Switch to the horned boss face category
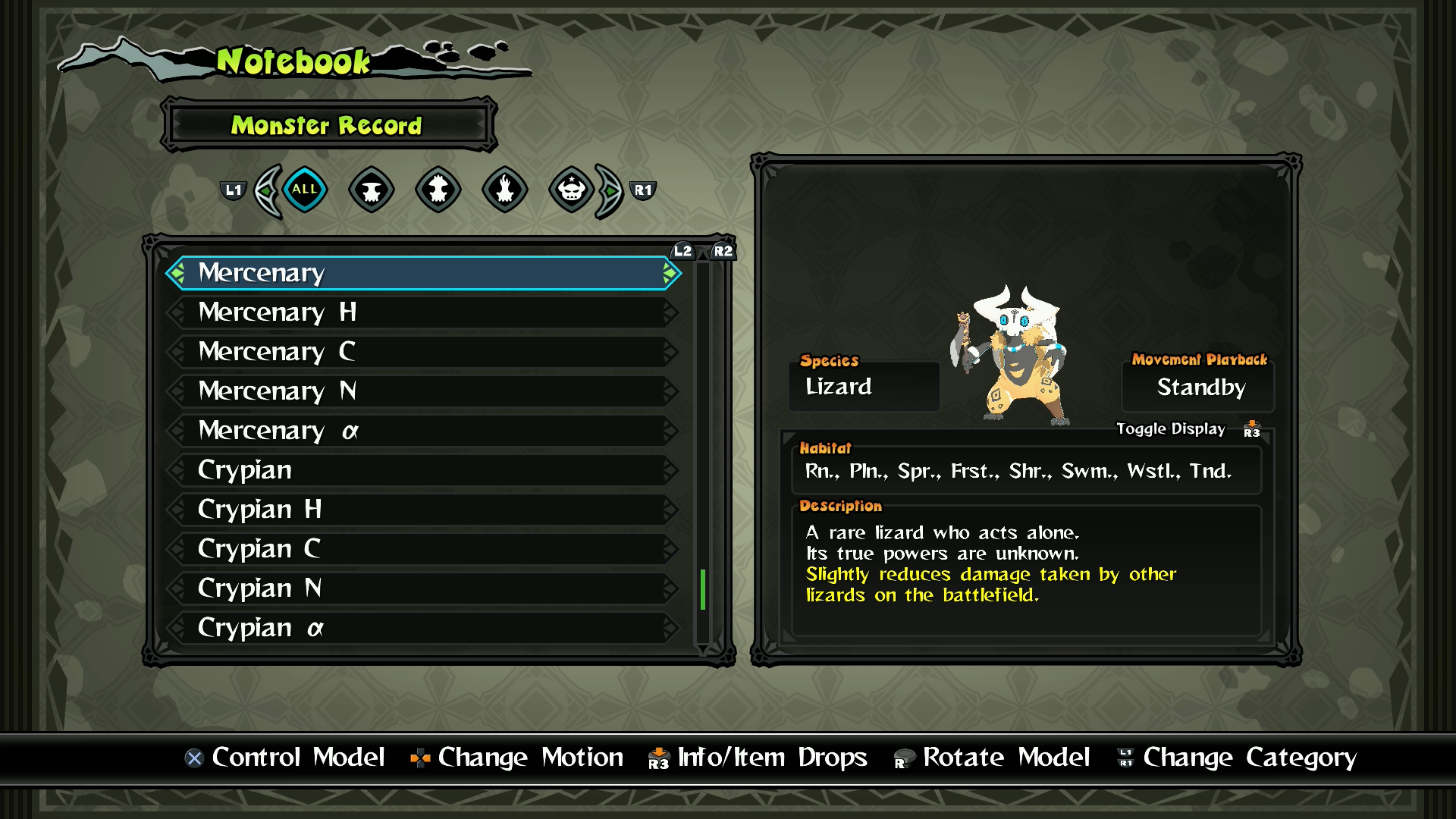Image resolution: width=1456 pixels, height=819 pixels. (x=572, y=190)
